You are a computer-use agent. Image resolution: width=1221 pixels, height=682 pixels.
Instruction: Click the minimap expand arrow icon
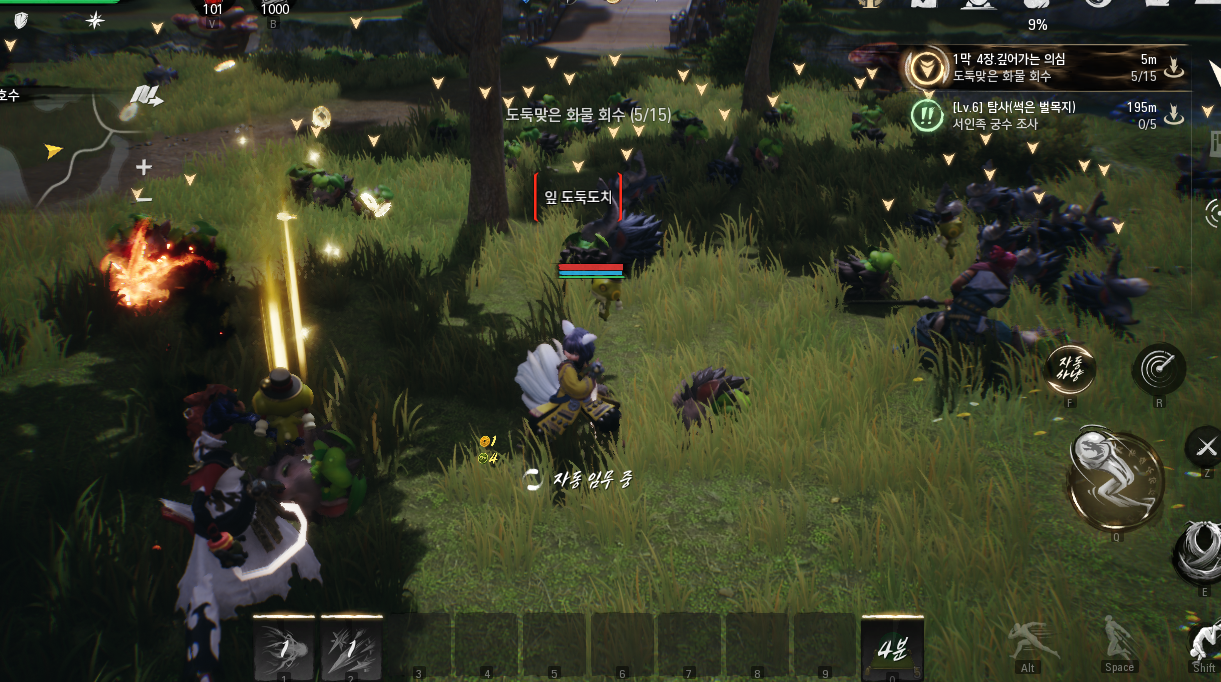(x=146, y=96)
